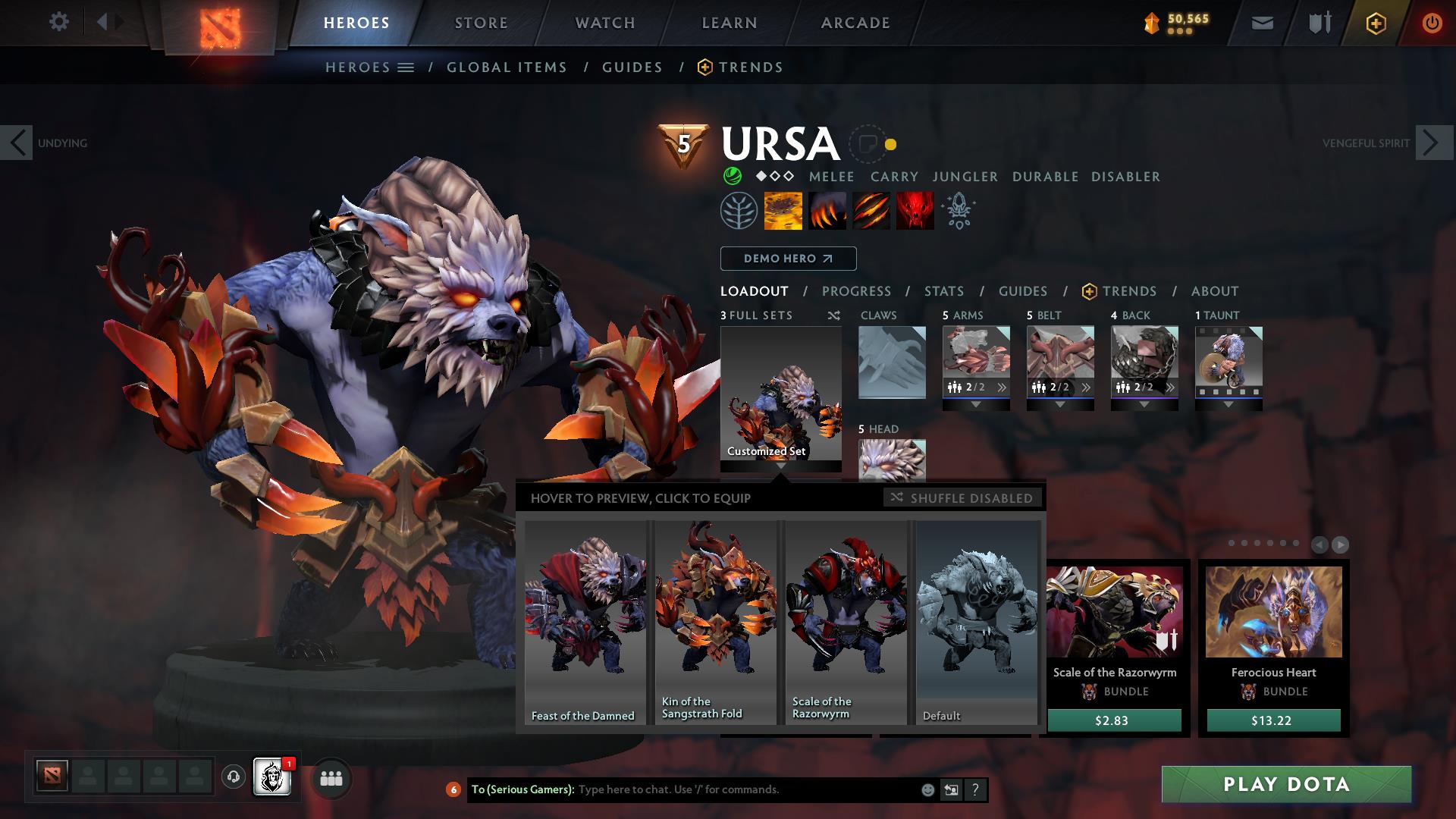This screenshot has width=1456, height=819.
Task: Open the Stats tab in hero view
Action: click(x=943, y=291)
